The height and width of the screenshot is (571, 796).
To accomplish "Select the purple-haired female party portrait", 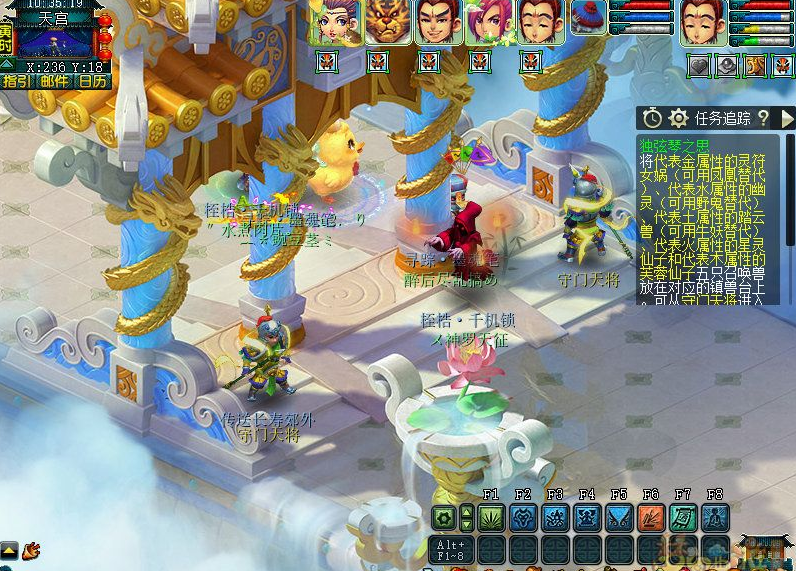I will pos(335,22).
